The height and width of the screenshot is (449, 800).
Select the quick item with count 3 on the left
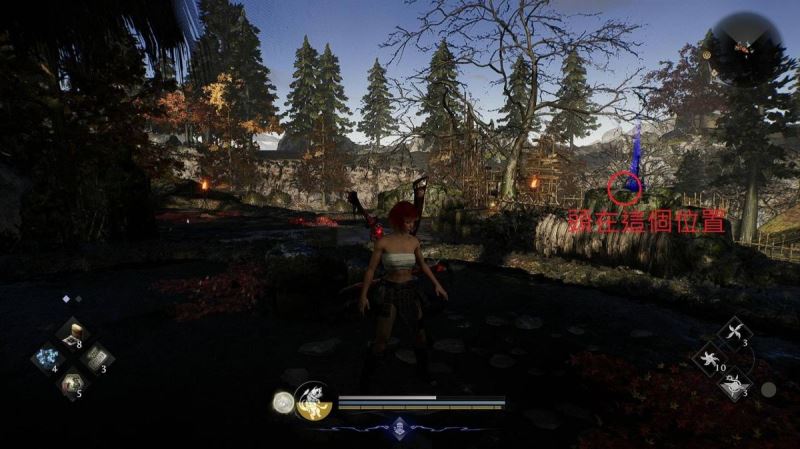(x=97, y=357)
